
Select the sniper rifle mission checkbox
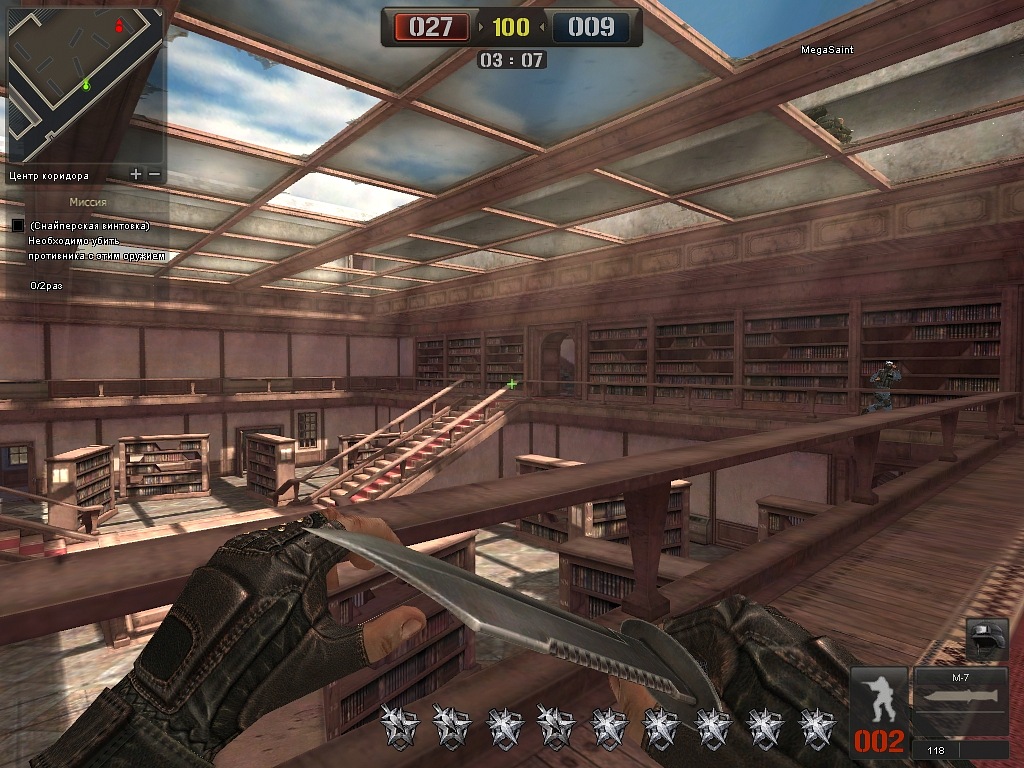[17, 226]
